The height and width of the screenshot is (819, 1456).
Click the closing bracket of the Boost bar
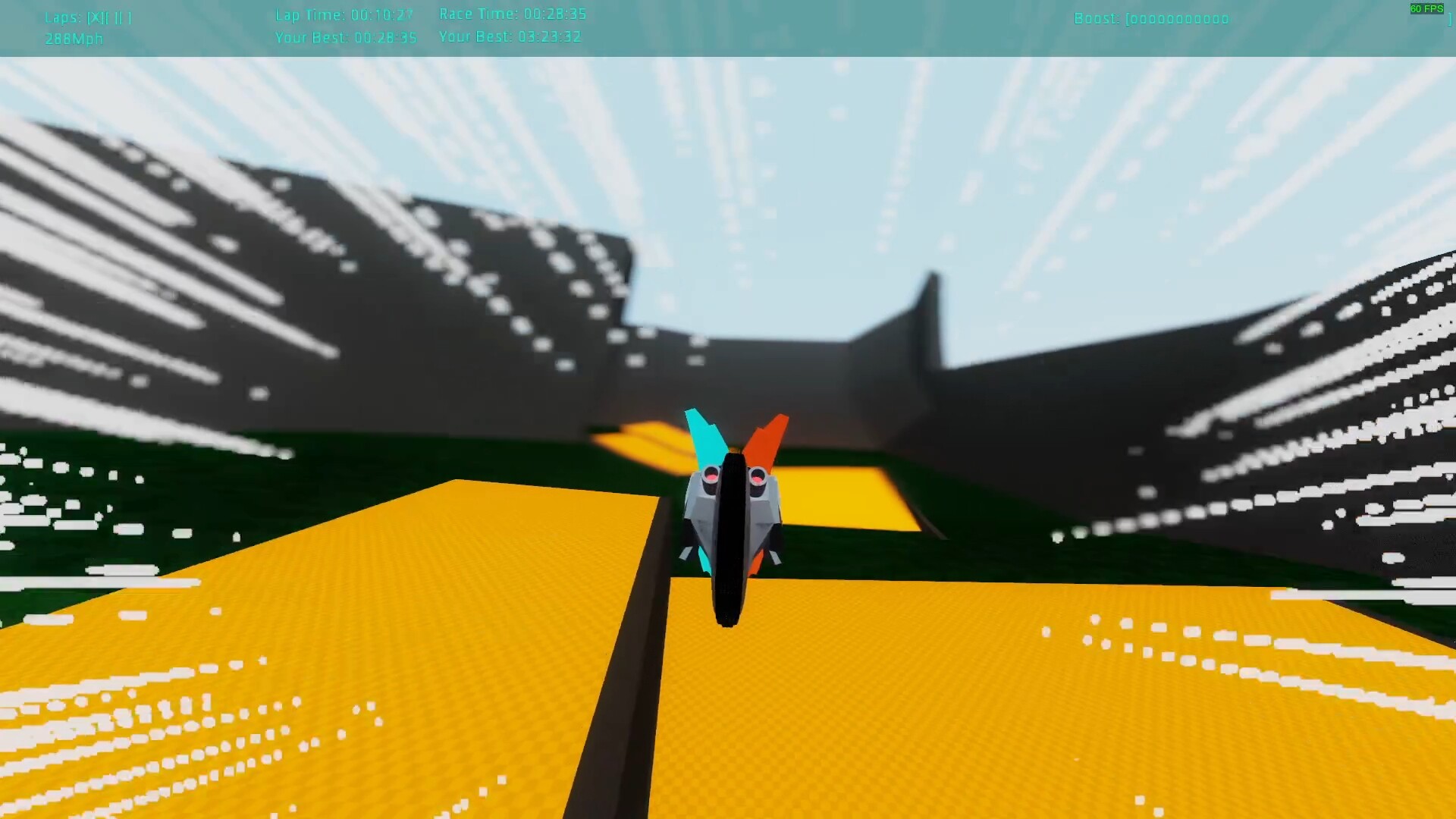[x=1449, y=19]
